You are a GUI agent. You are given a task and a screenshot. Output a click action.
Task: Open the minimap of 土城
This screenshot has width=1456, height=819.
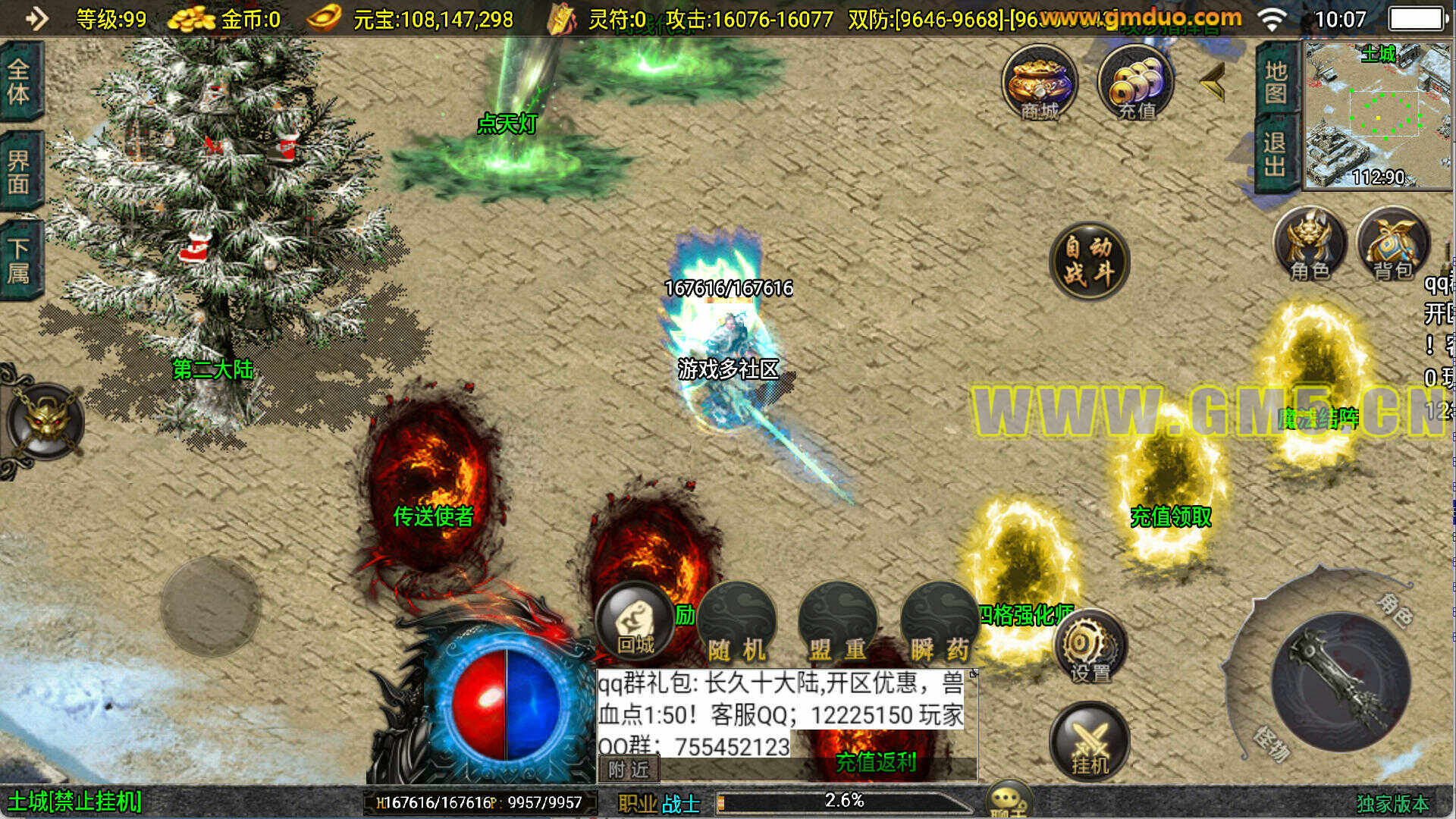pyautogui.click(x=1376, y=114)
